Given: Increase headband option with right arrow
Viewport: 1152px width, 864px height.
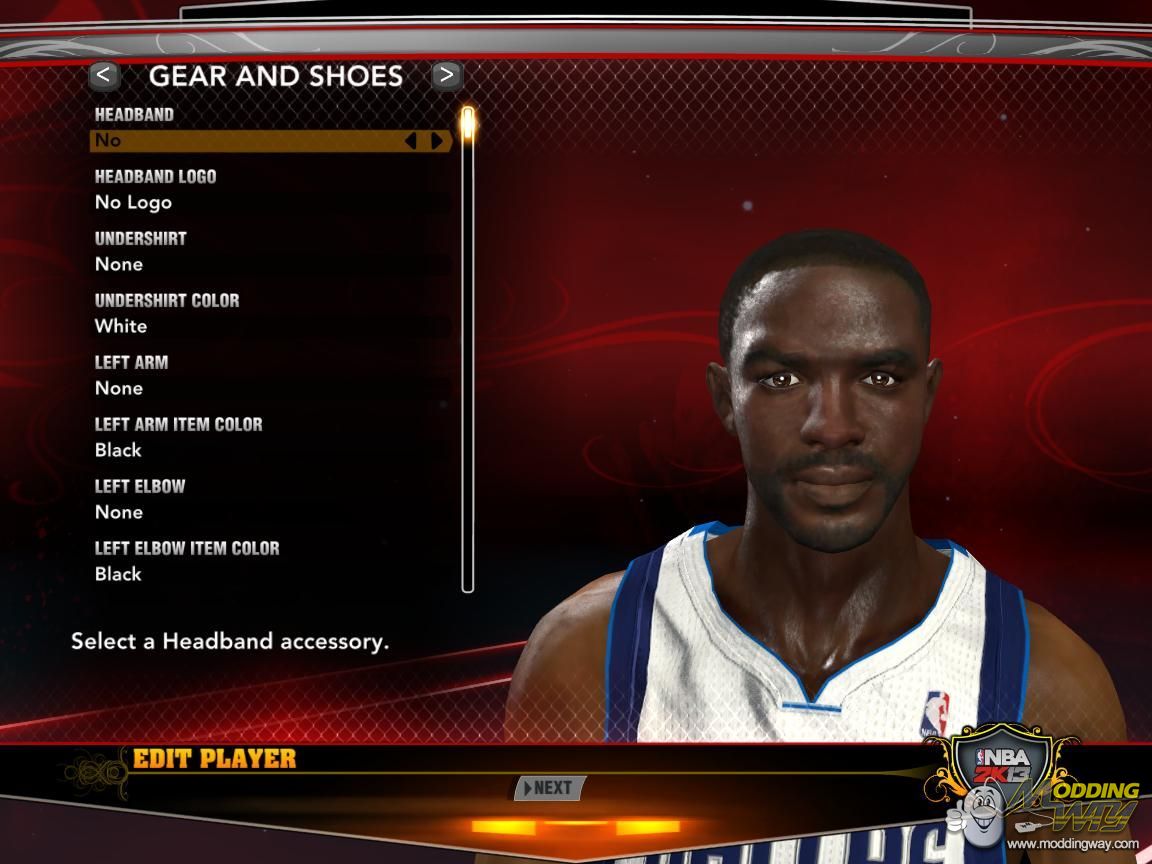Looking at the screenshot, I should tap(437, 141).
